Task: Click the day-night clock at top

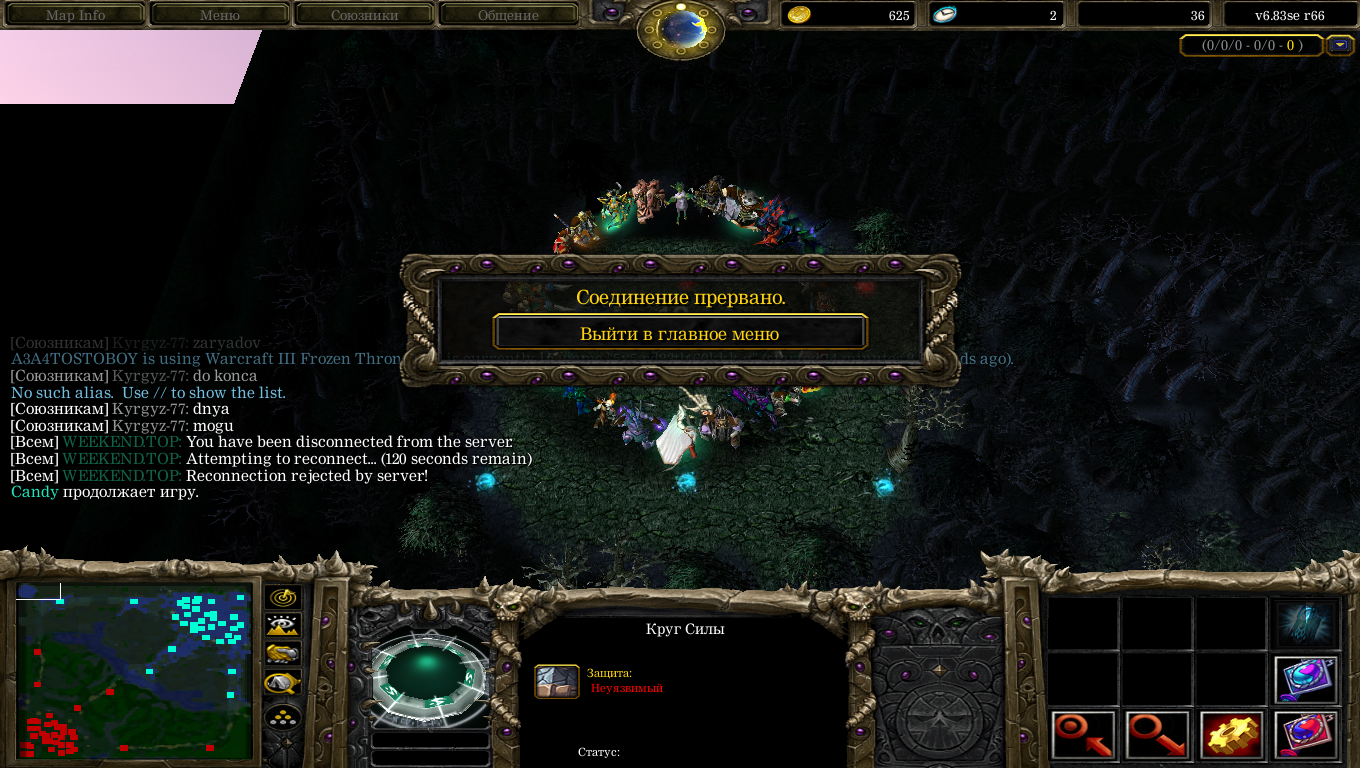Action: click(x=680, y=28)
